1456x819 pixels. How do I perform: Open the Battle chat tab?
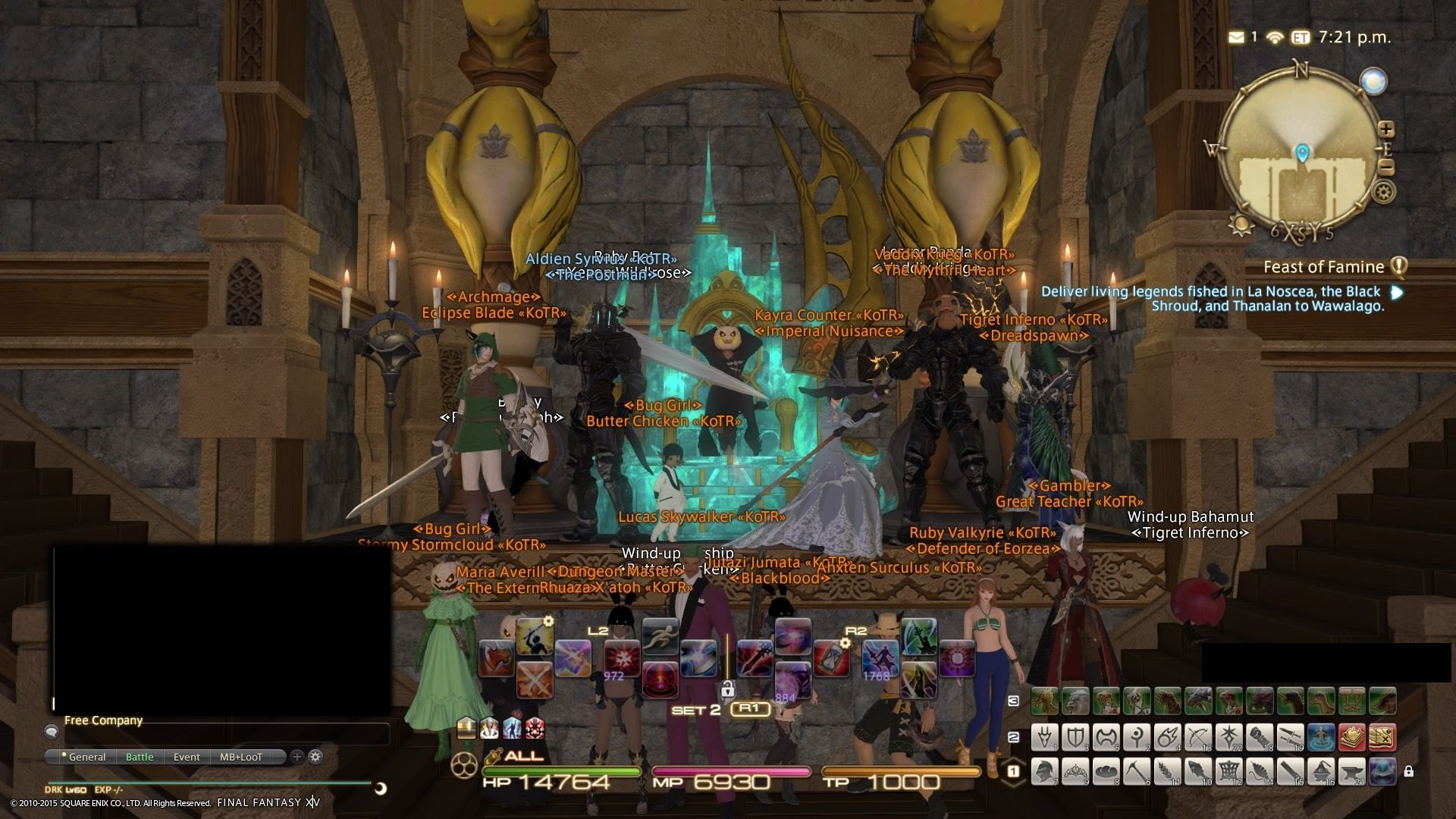(x=140, y=757)
